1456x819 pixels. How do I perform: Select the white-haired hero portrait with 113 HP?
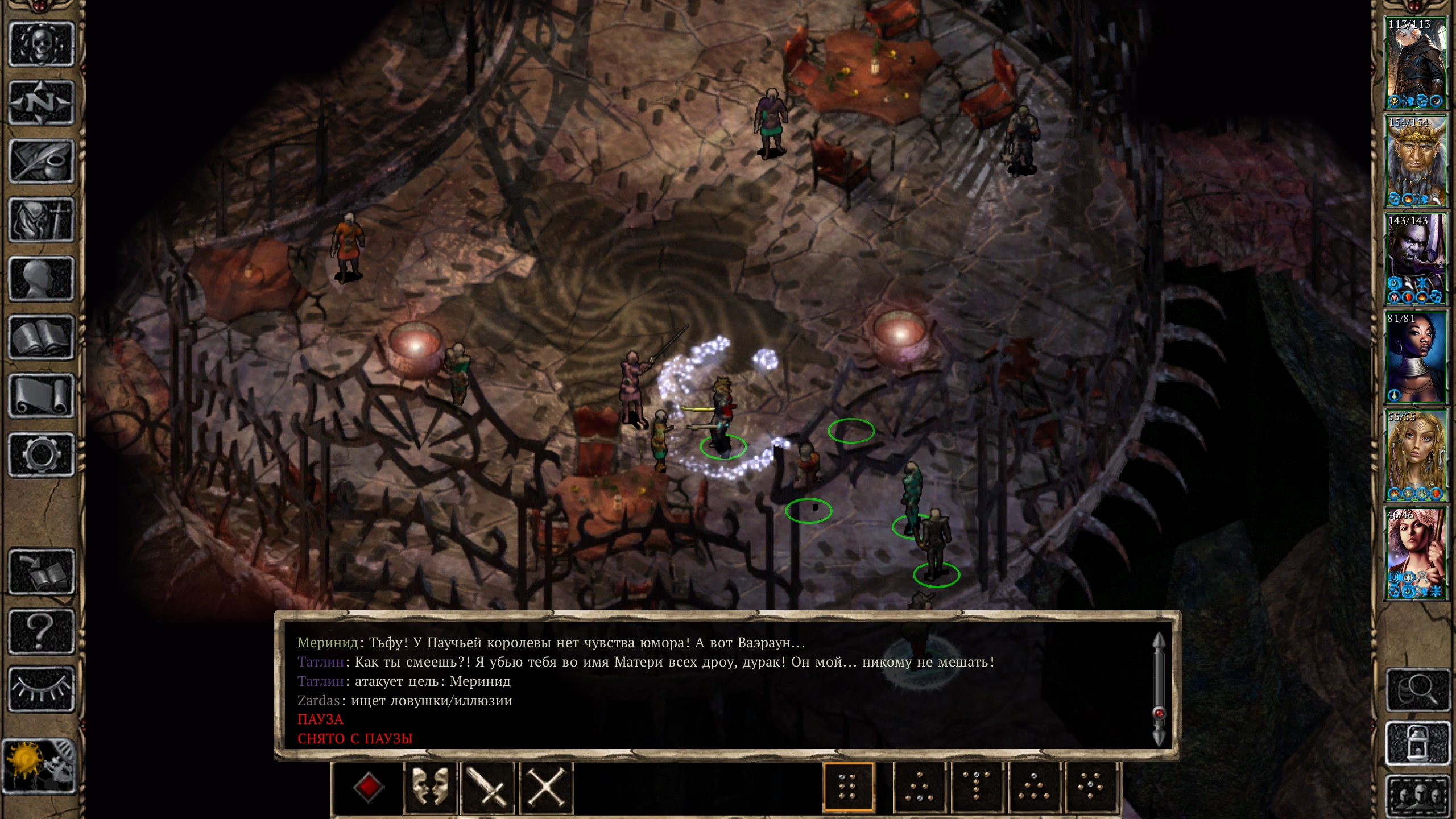click(x=1415, y=63)
